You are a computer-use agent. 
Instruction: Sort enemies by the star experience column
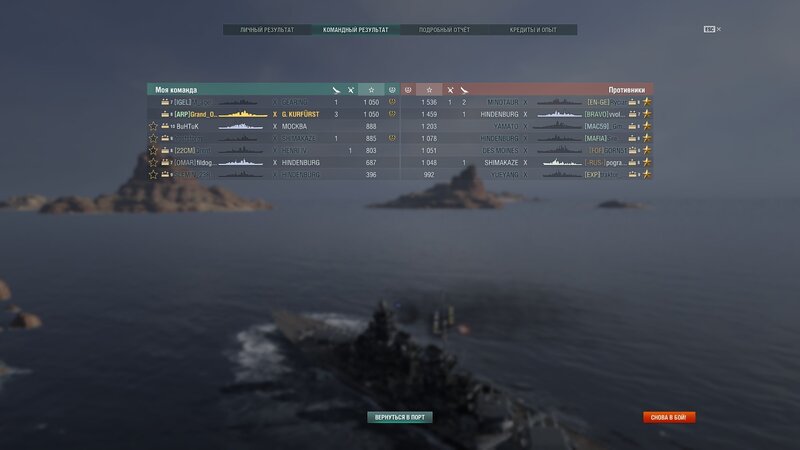[x=429, y=90]
